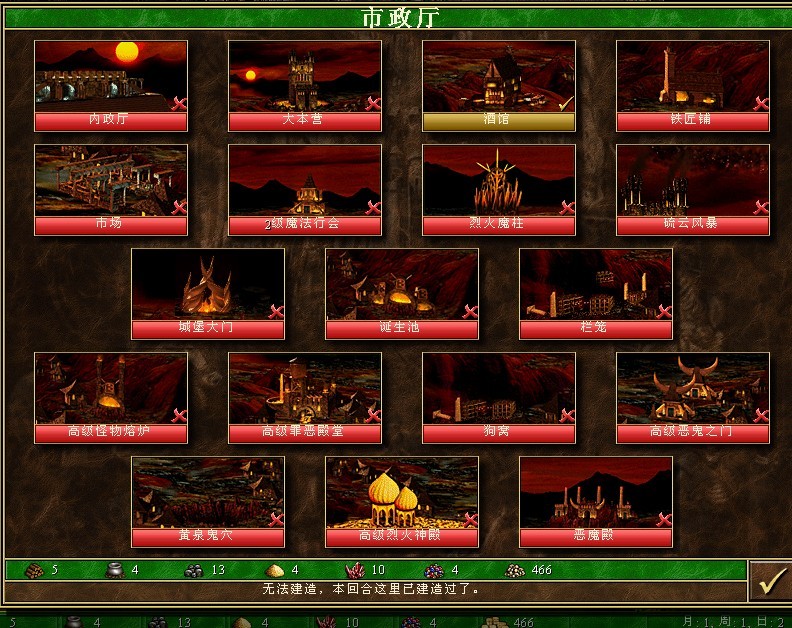Pick the 硫云风暴 building tile

(693, 190)
